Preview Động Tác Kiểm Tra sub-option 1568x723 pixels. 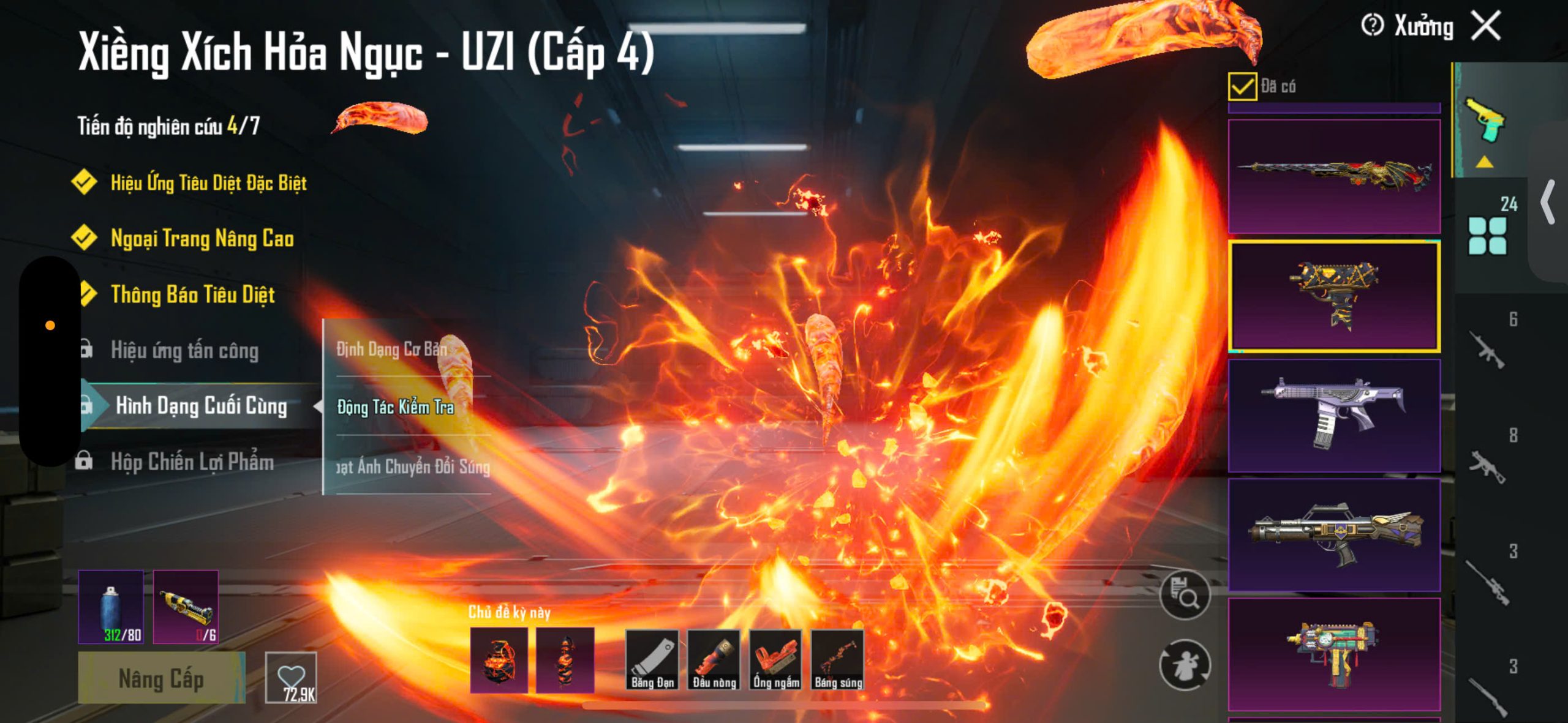[x=396, y=407]
